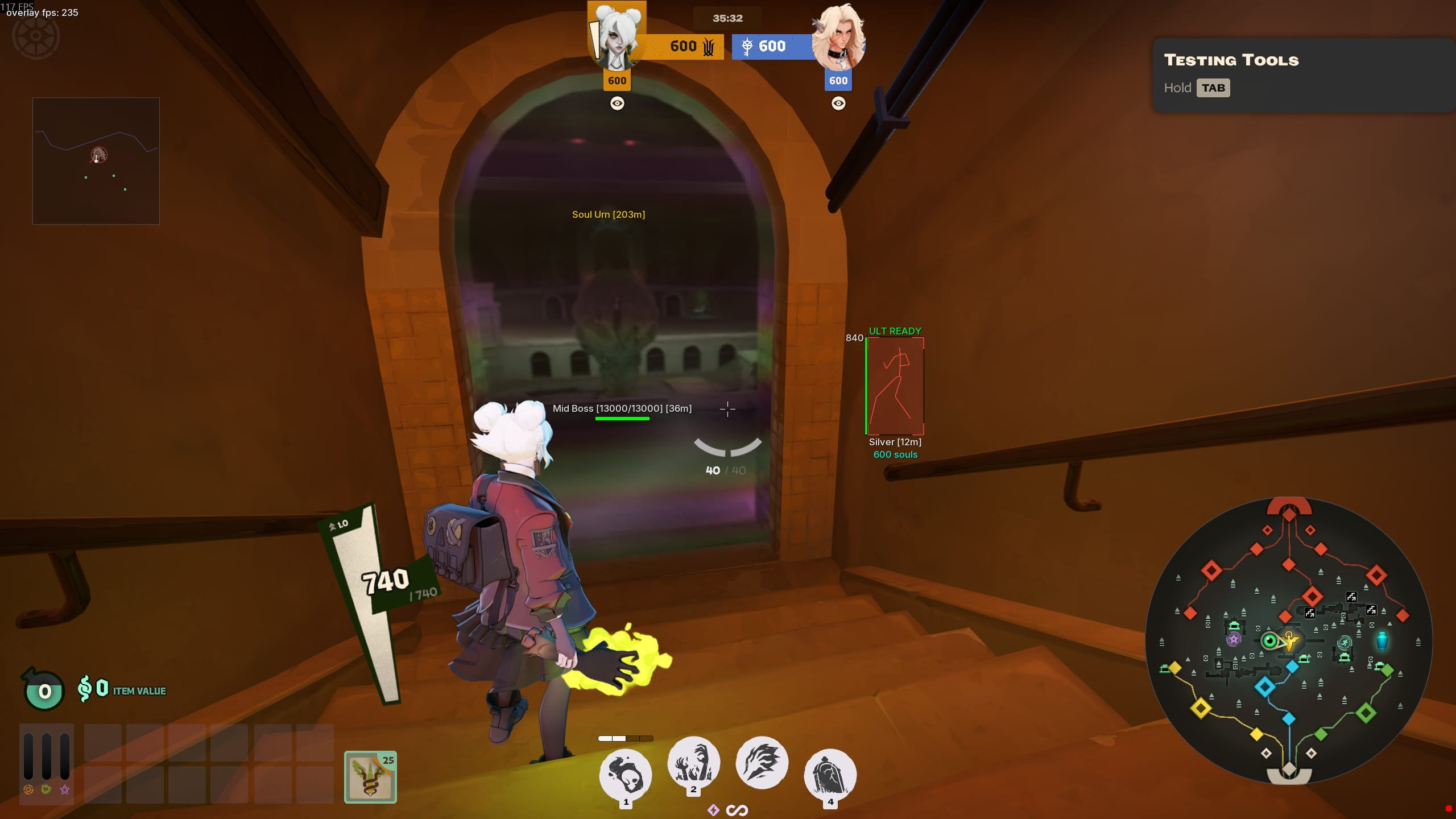1456x819 pixels.
Task: Activate the rising hands ability 2 icon
Action: [694, 763]
